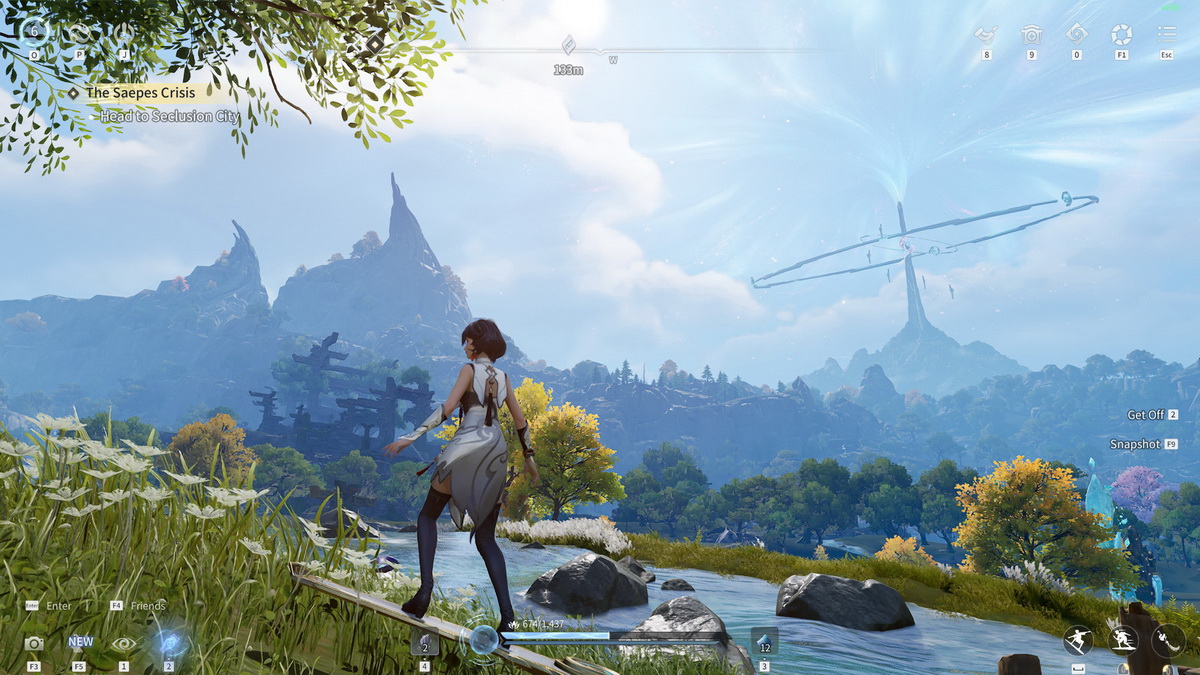Activate the glowing blue crystal skill
This screenshot has width=1200, height=675.
[x=168, y=642]
